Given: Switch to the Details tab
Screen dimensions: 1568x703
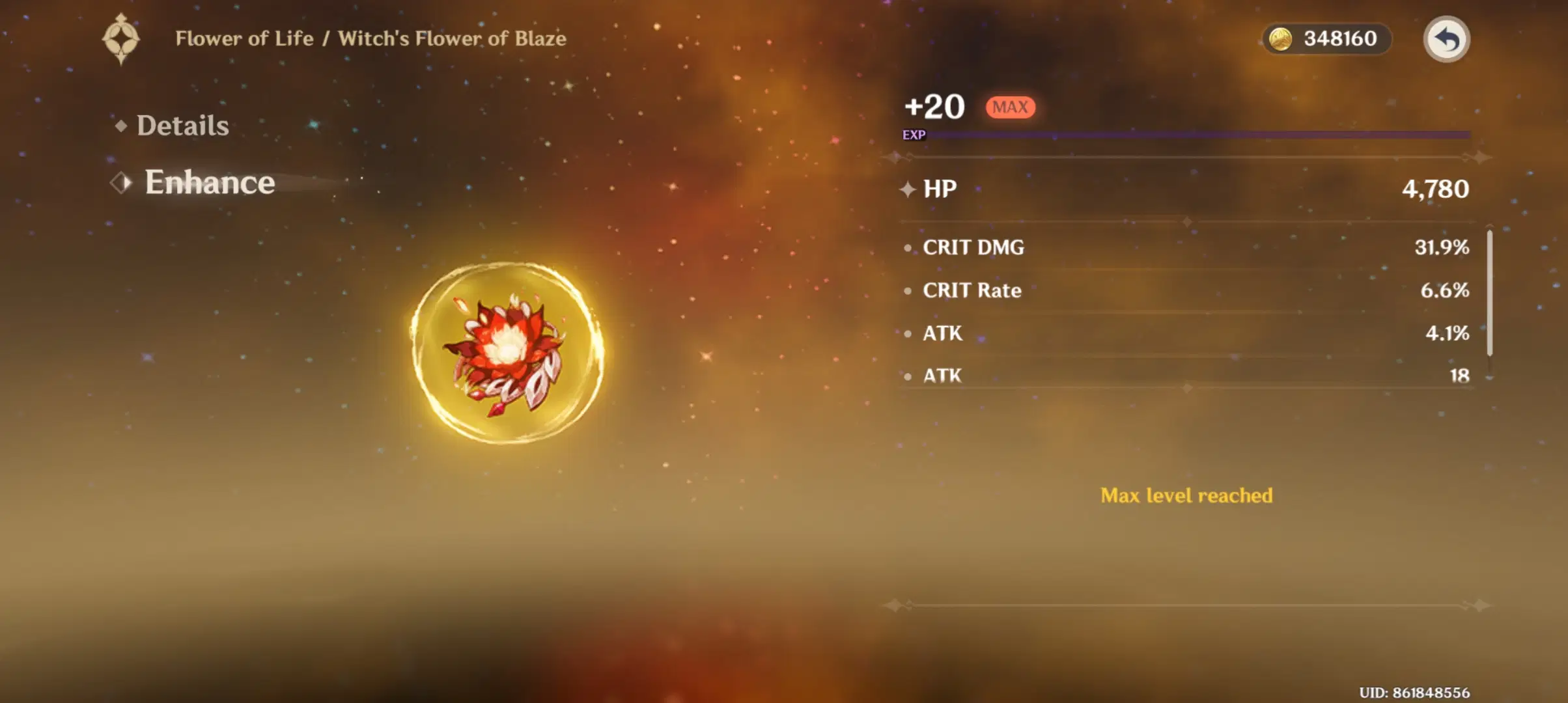Looking at the screenshot, I should point(183,124).
